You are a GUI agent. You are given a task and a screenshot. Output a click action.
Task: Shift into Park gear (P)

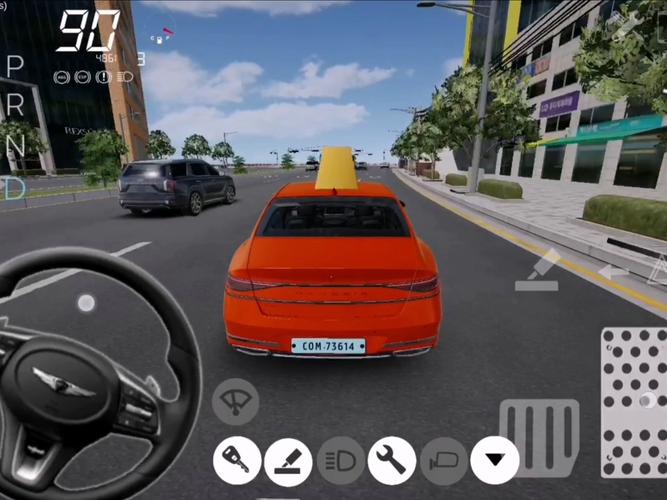15,66
